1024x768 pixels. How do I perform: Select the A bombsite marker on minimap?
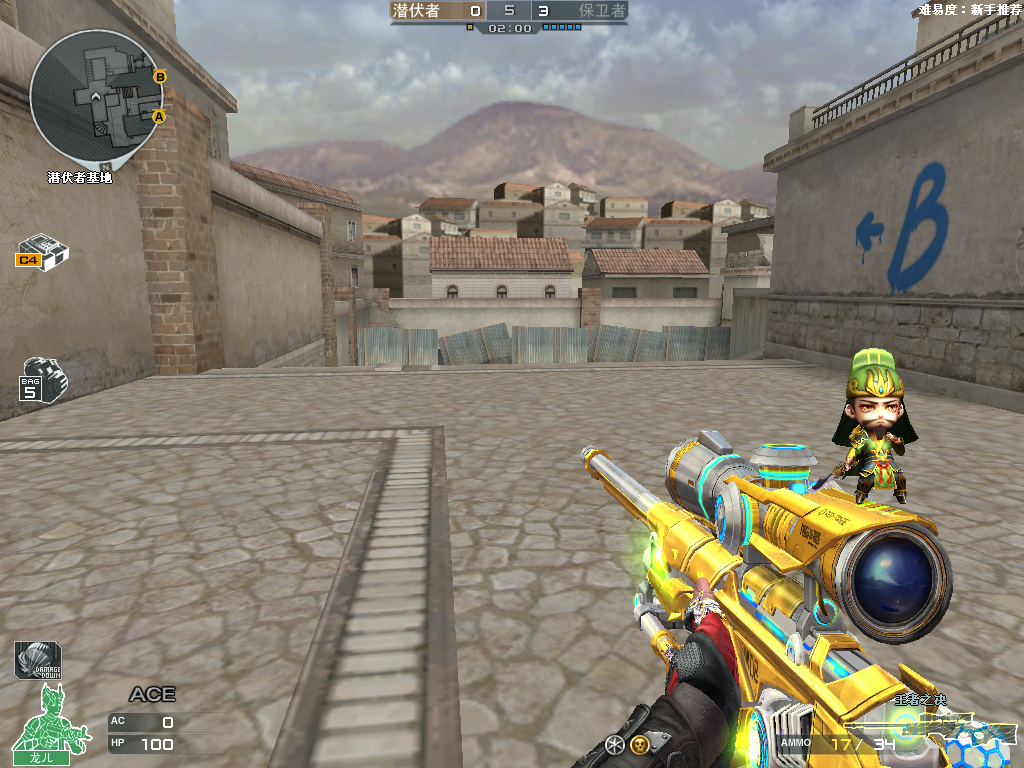click(158, 117)
